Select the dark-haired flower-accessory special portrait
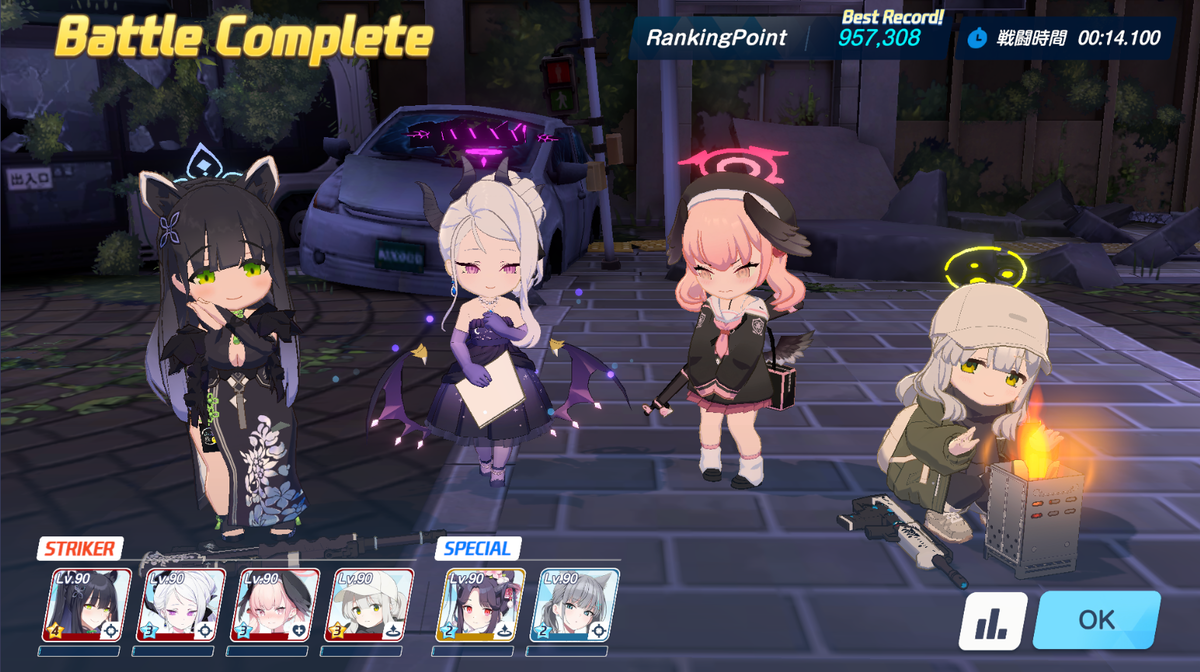This screenshot has width=1200, height=672. (482, 605)
